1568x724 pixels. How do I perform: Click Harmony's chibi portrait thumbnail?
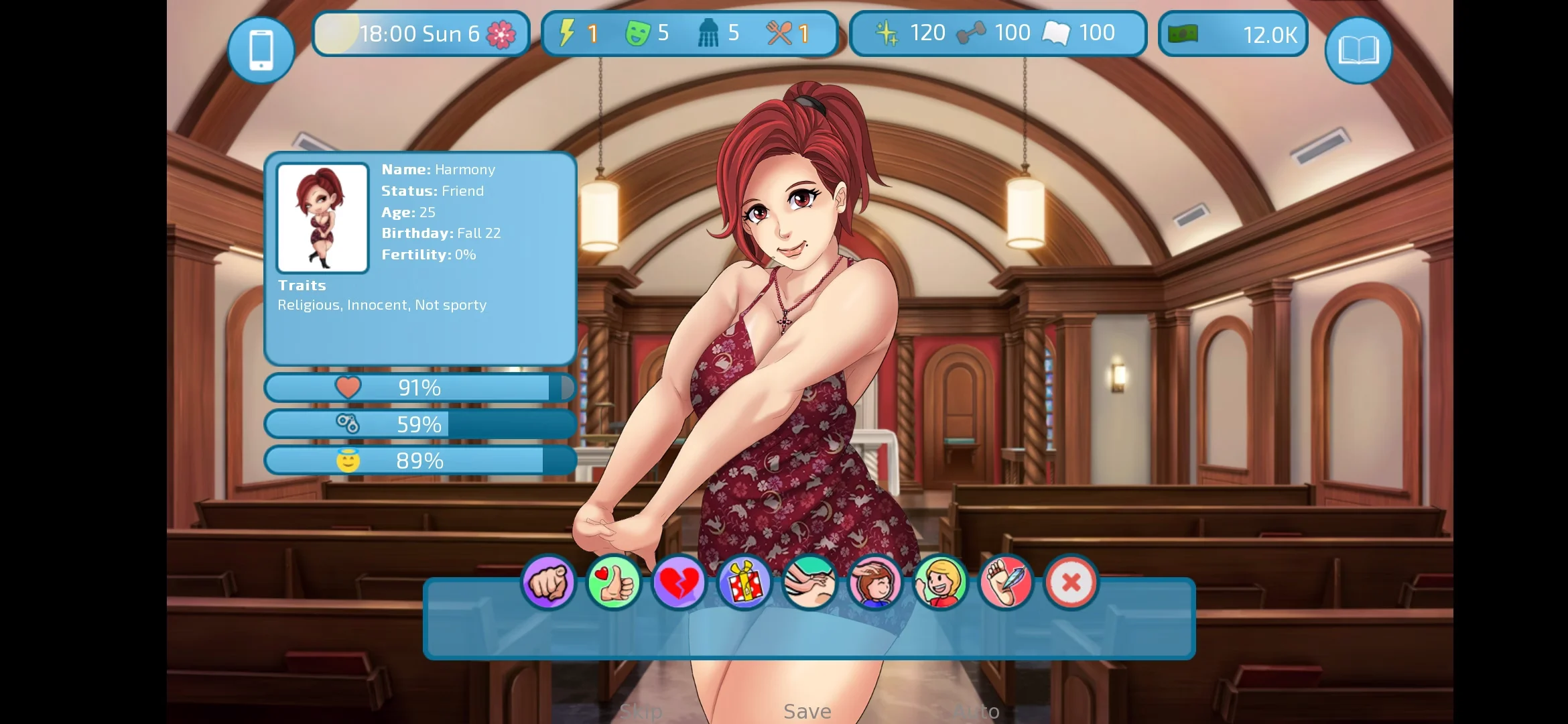[322, 218]
